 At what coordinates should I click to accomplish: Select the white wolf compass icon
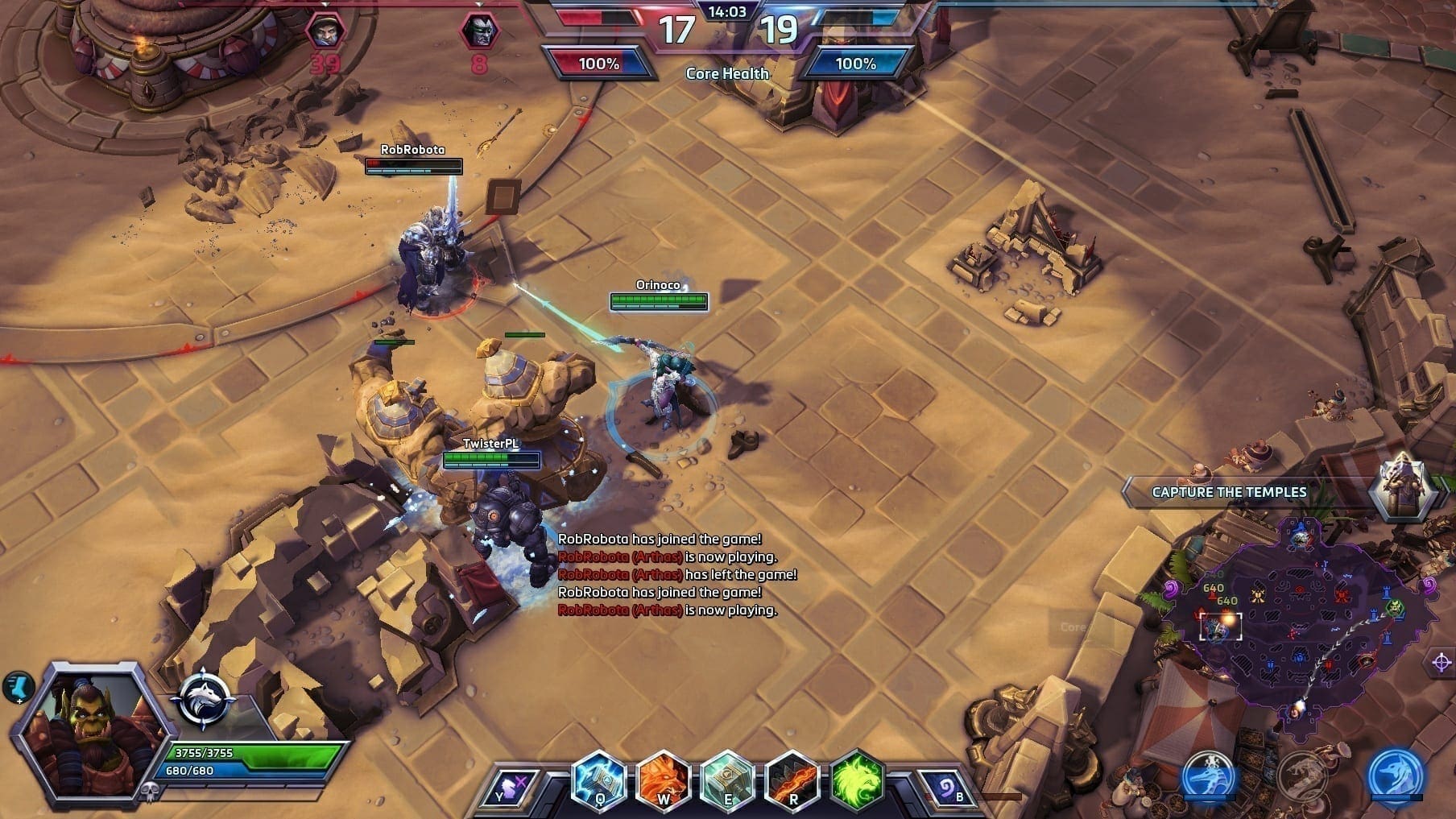(204, 699)
